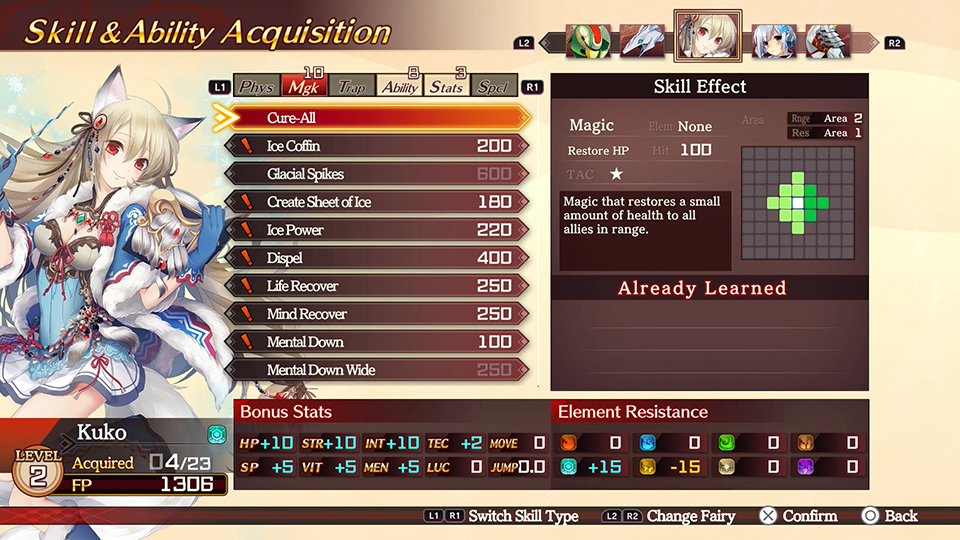Select the silver-haired girl fairy portrait
The height and width of the screenshot is (540, 960).
coord(774,42)
